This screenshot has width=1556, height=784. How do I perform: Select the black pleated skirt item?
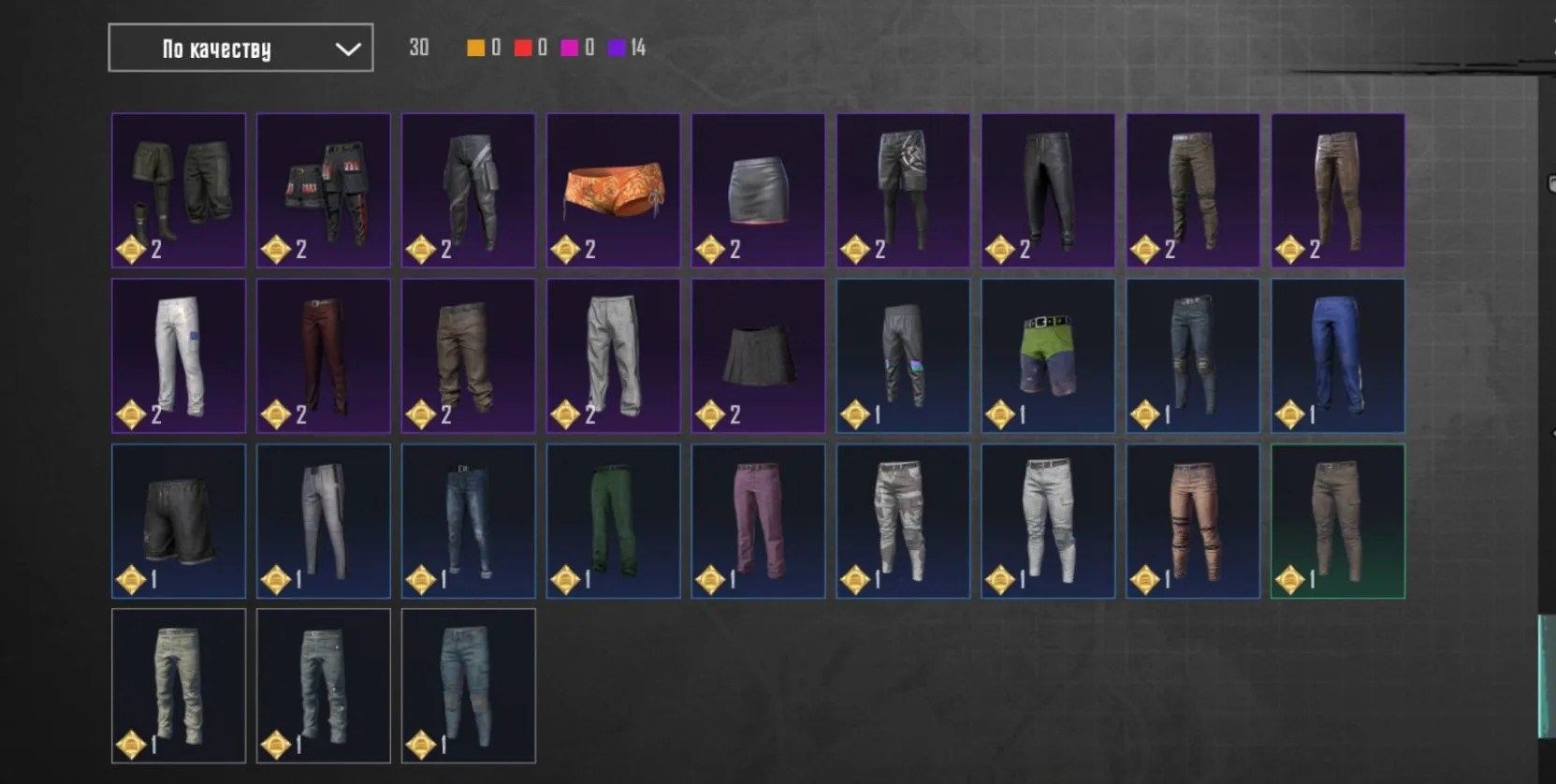[758, 356]
